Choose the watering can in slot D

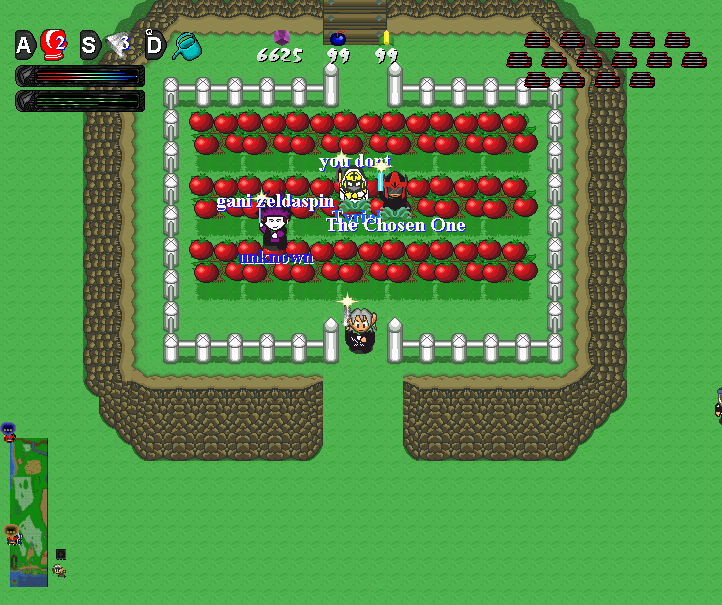[x=186, y=45]
